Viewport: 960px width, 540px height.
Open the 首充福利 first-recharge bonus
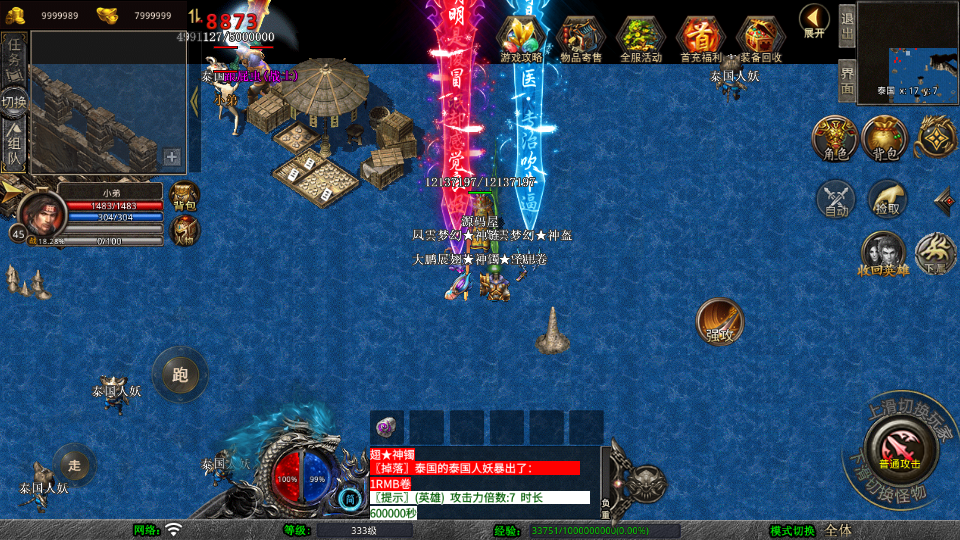(x=700, y=38)
